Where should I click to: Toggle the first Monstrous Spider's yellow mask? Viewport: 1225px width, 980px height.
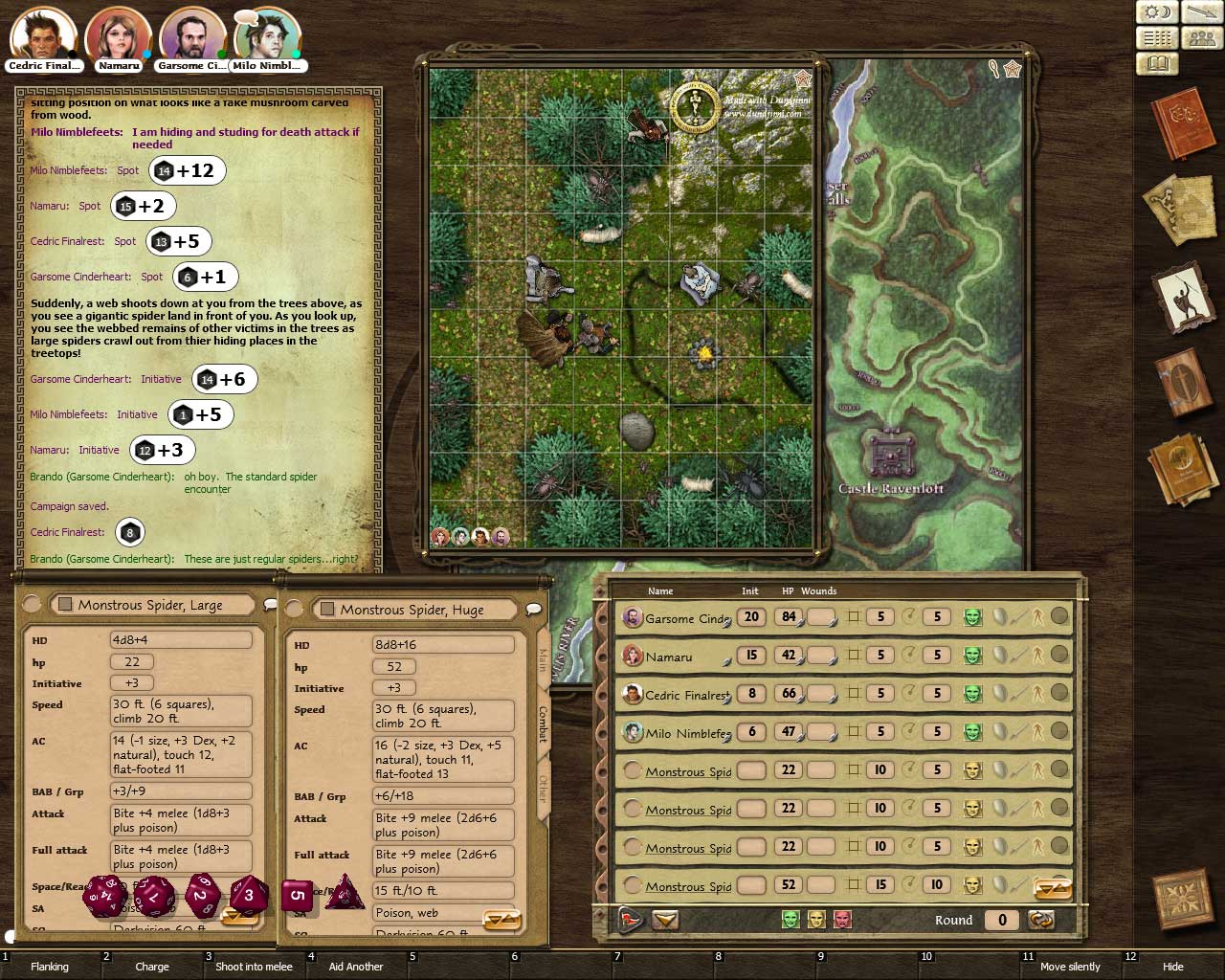tap(972, 770)
